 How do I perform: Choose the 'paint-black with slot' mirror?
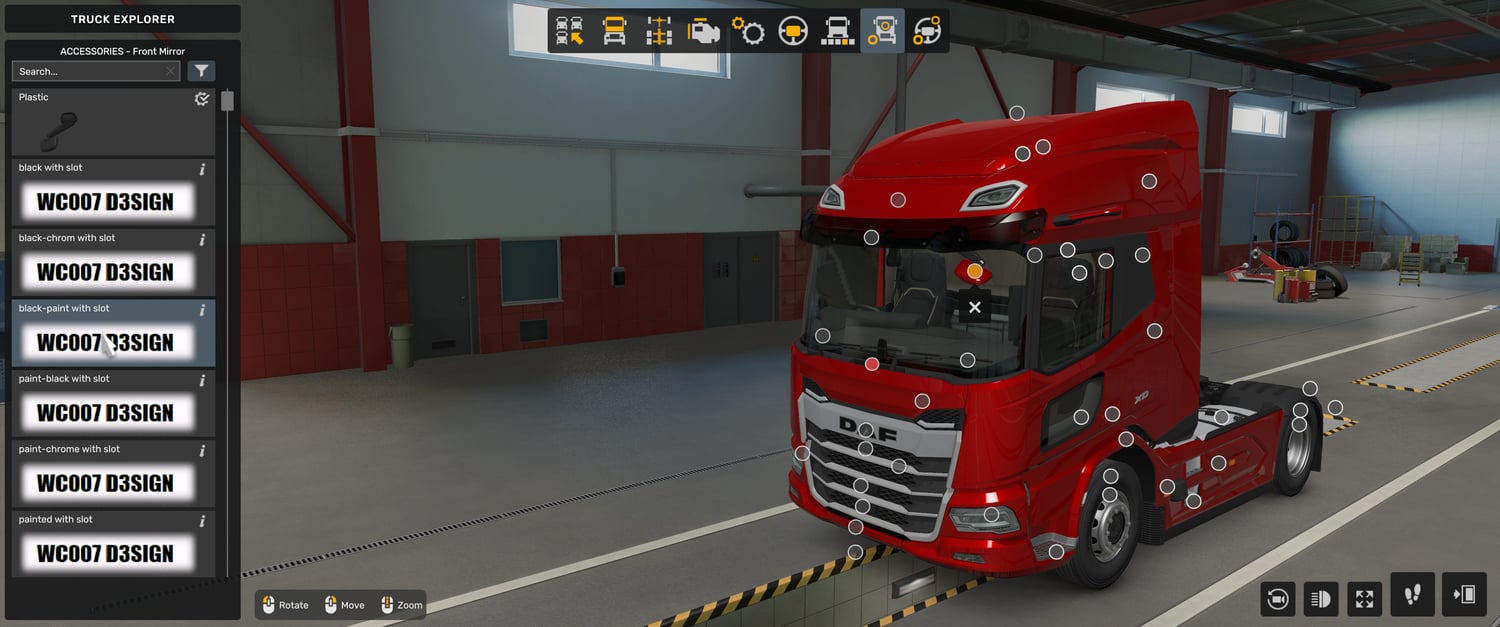(105, 413)
